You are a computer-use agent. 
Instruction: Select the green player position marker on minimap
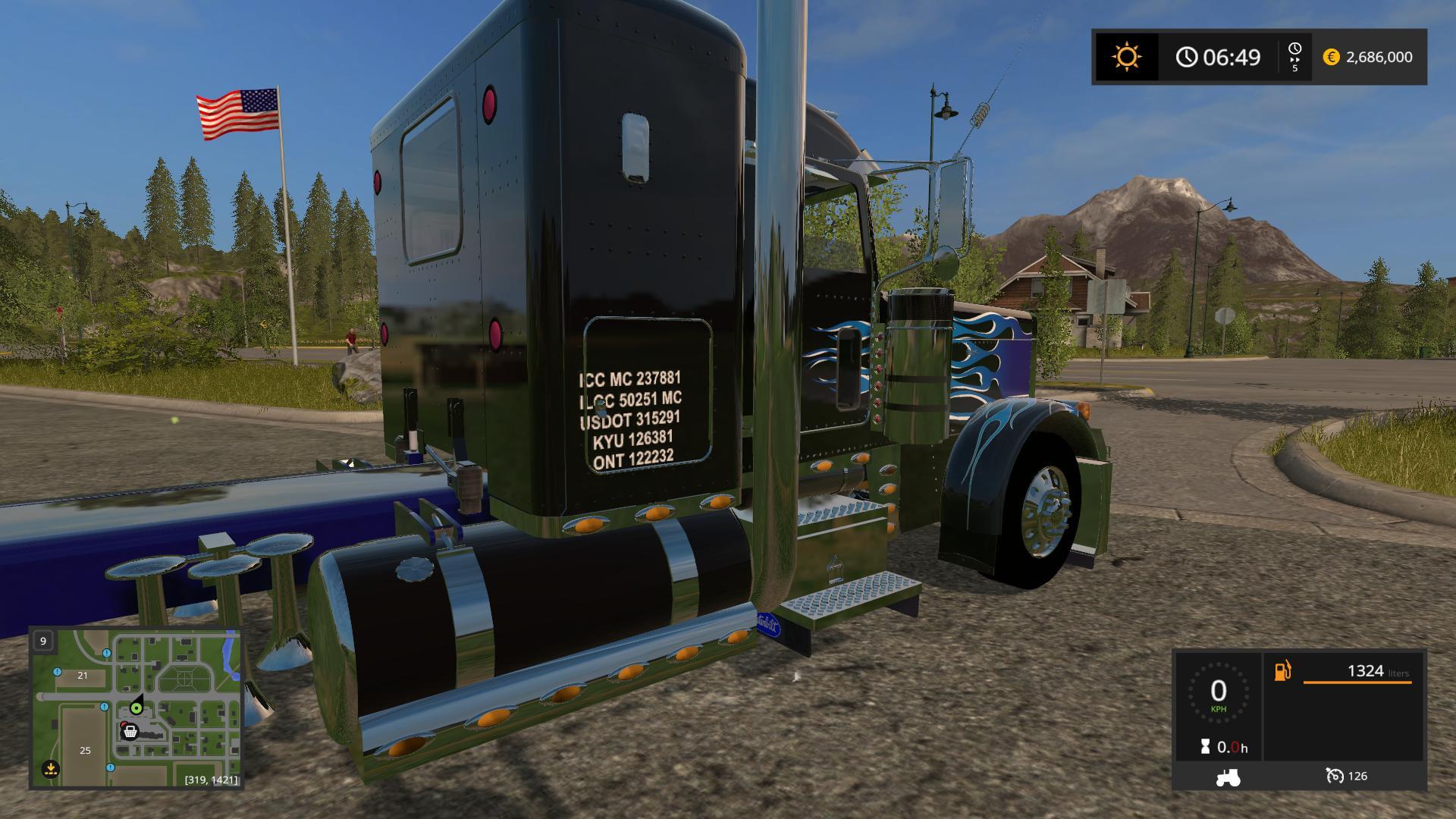point(136,708)
